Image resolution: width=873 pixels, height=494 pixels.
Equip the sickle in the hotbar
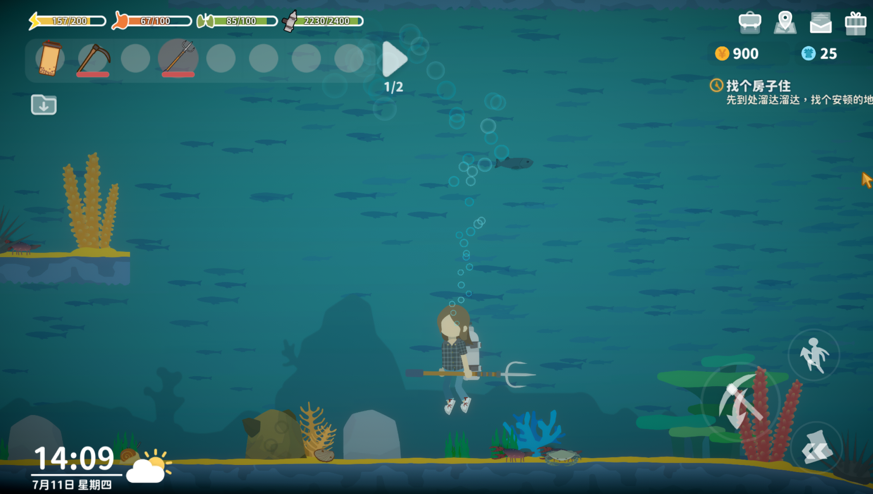tap(93, 59)
